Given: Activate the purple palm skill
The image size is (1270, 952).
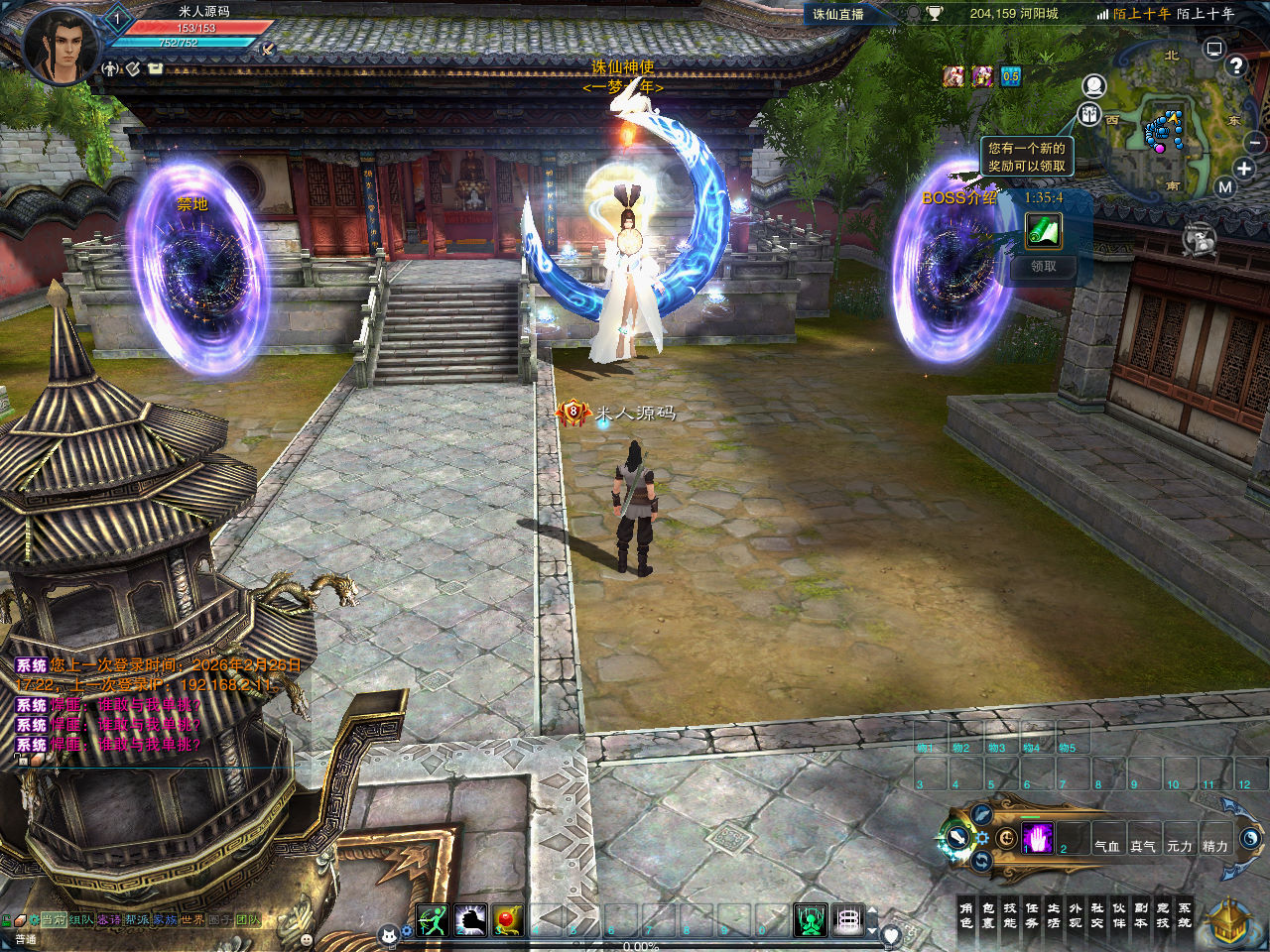Looking at the screenshot, I should 1037,840.
